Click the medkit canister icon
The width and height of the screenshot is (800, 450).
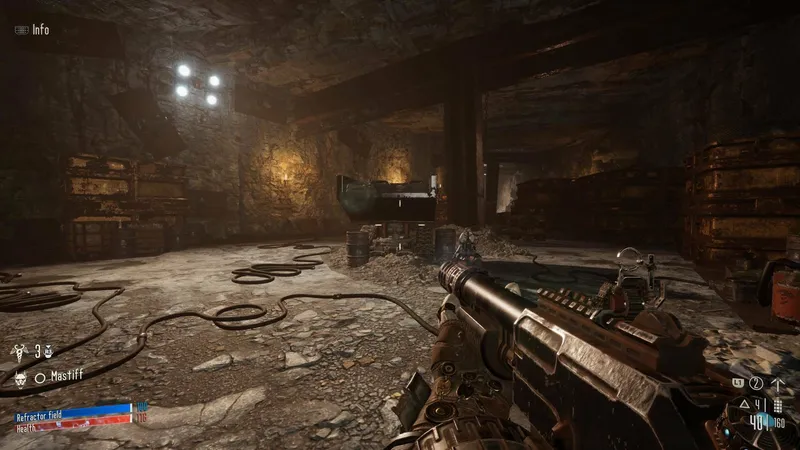tap(48, 352)
